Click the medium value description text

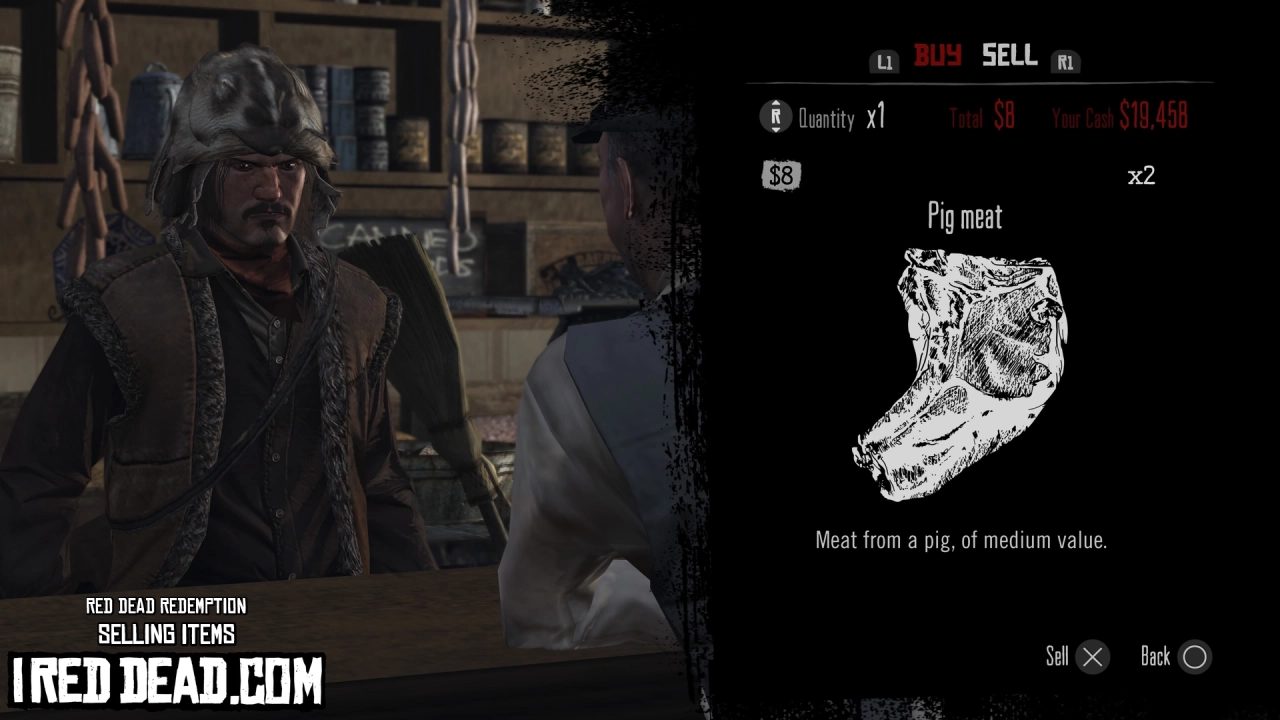963,540
